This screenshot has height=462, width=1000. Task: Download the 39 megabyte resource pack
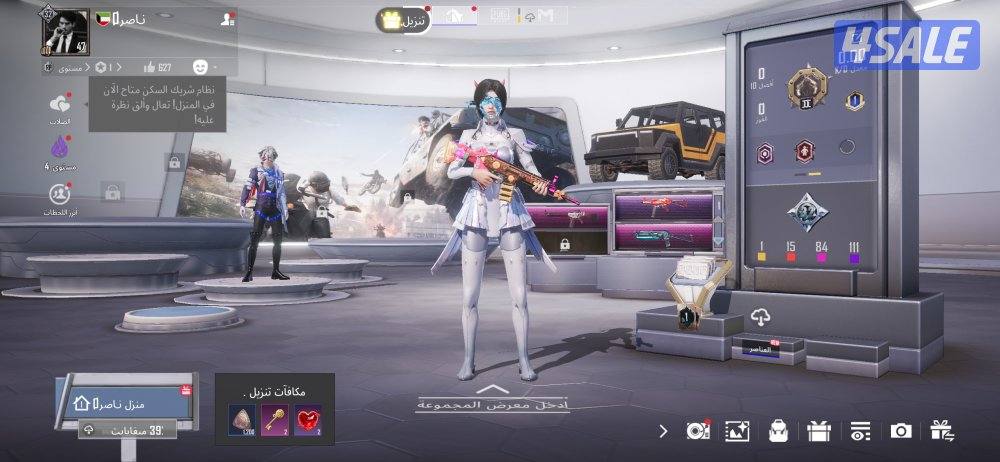tap(127, 428)
